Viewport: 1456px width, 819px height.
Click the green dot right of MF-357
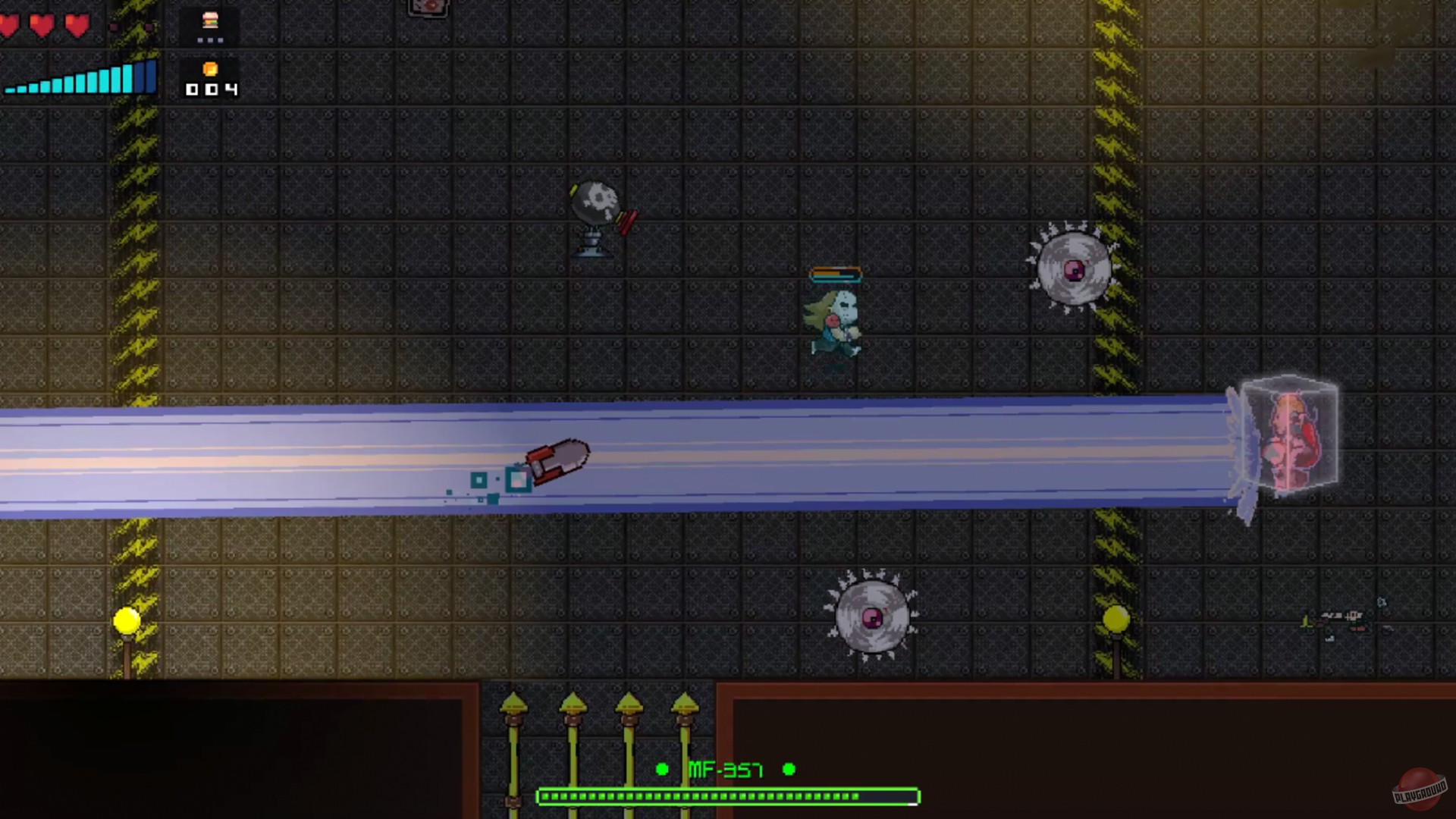point(789,770)
